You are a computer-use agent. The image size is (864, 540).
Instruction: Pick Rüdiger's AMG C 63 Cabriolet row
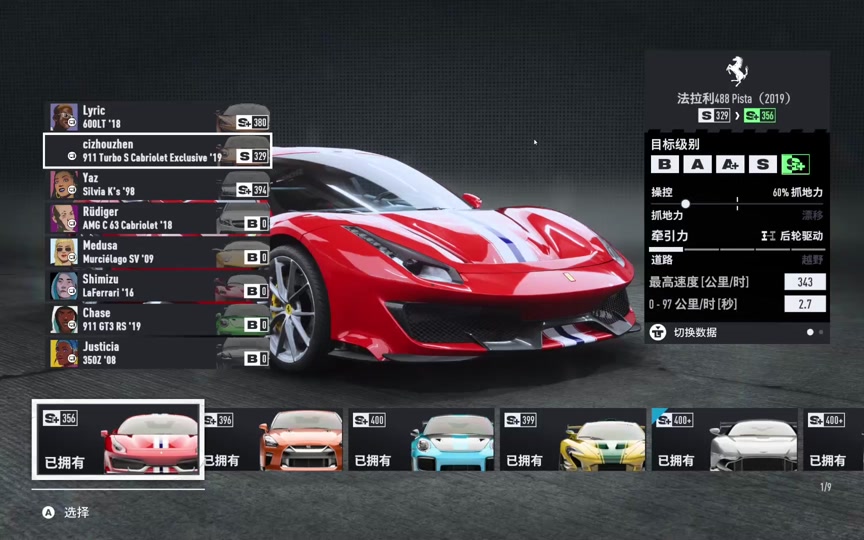(x=157, y=218)
